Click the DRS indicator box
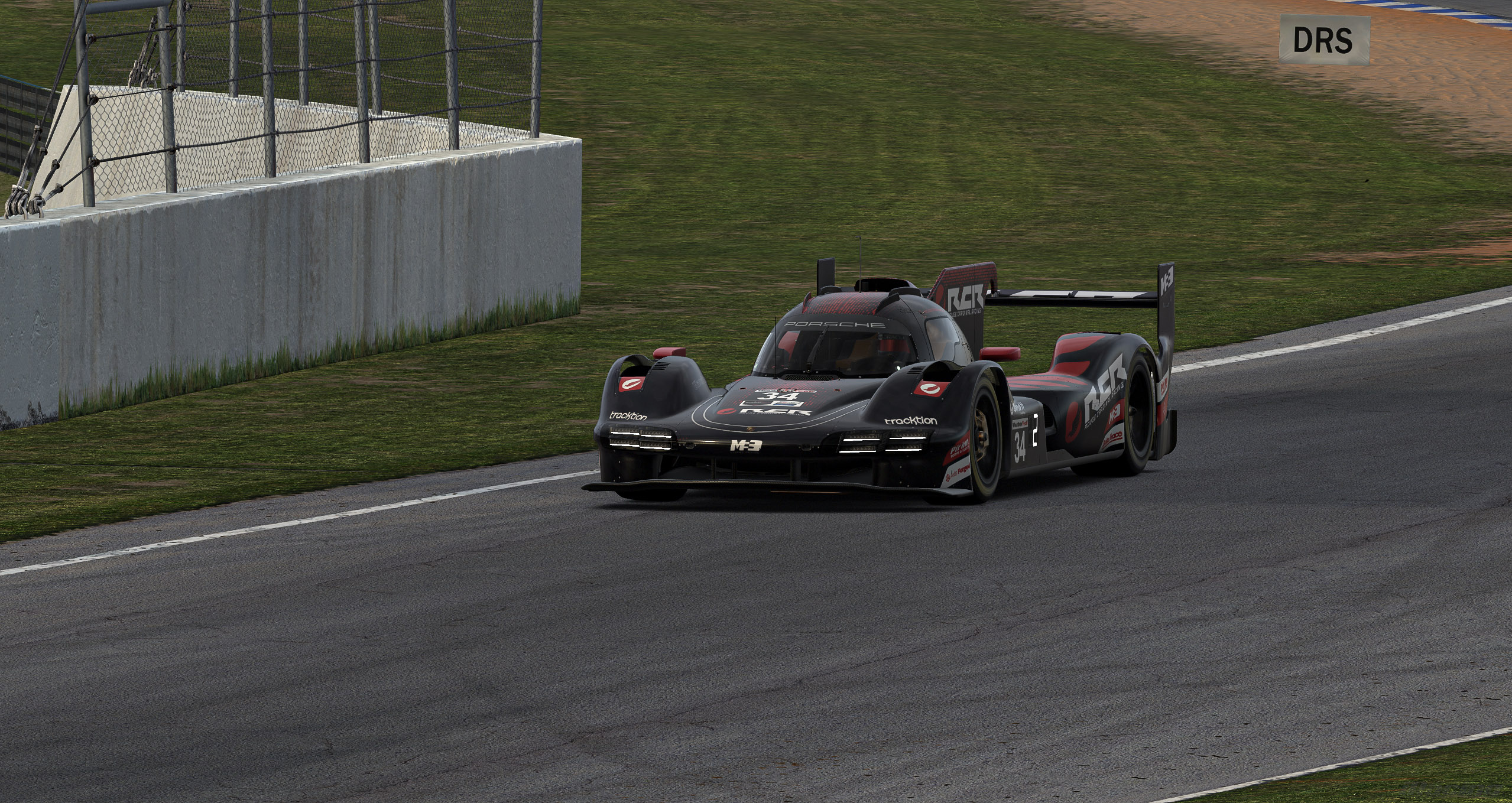Screen dimensions: 1512x803 click(1323, 40)
